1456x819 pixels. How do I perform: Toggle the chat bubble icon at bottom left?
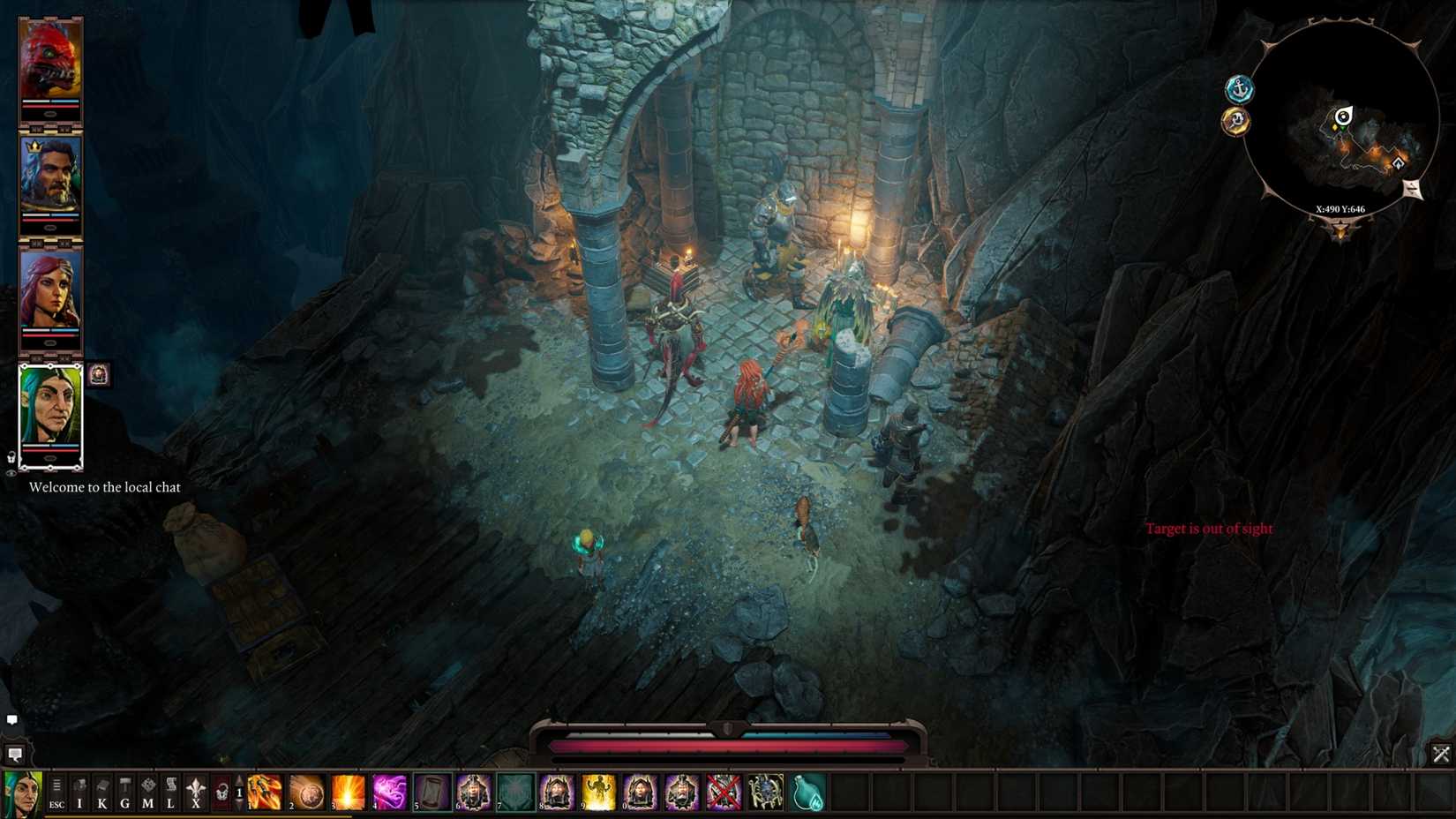tap(12, 720)
